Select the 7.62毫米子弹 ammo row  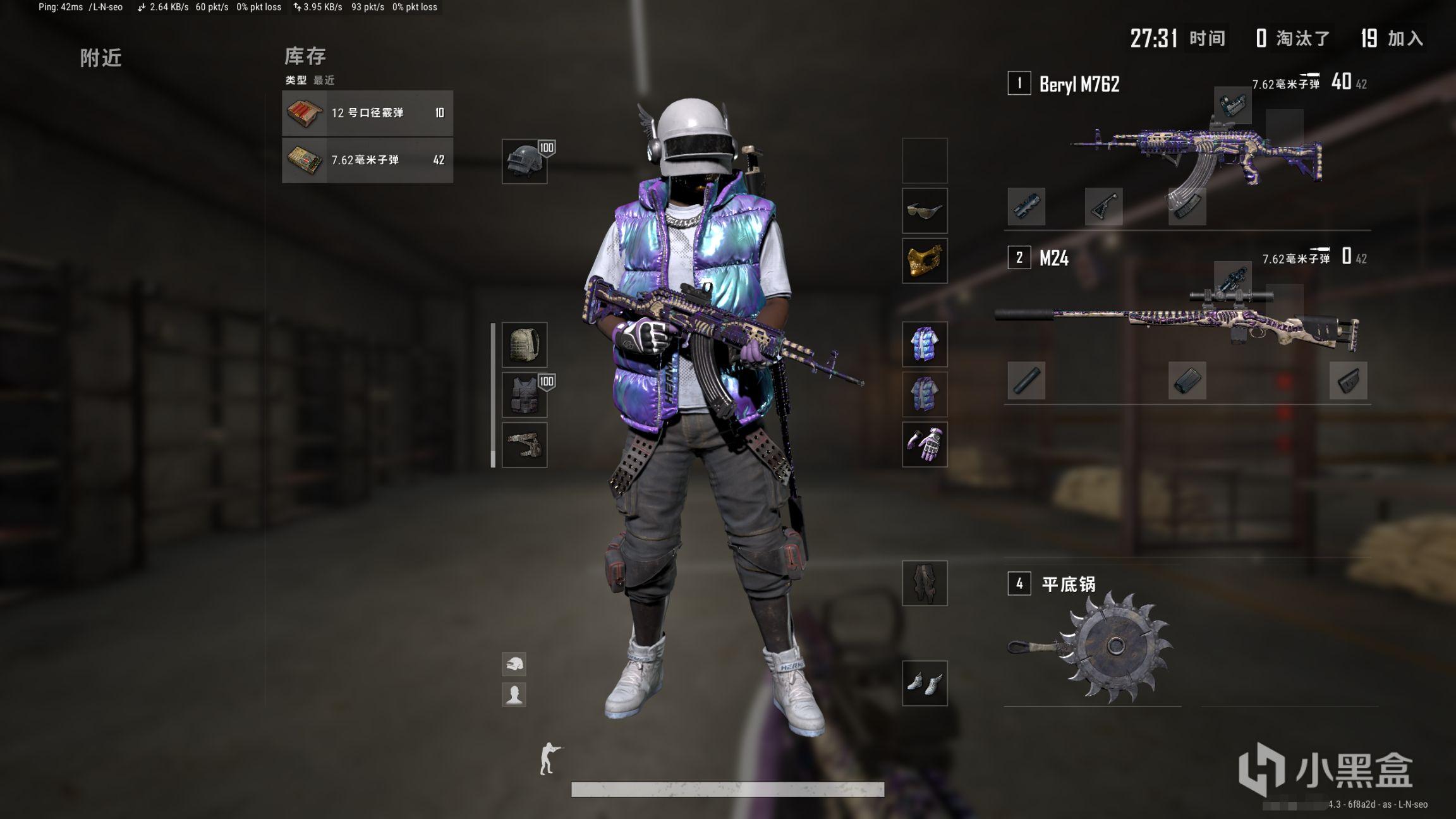(x=367, y=161)
